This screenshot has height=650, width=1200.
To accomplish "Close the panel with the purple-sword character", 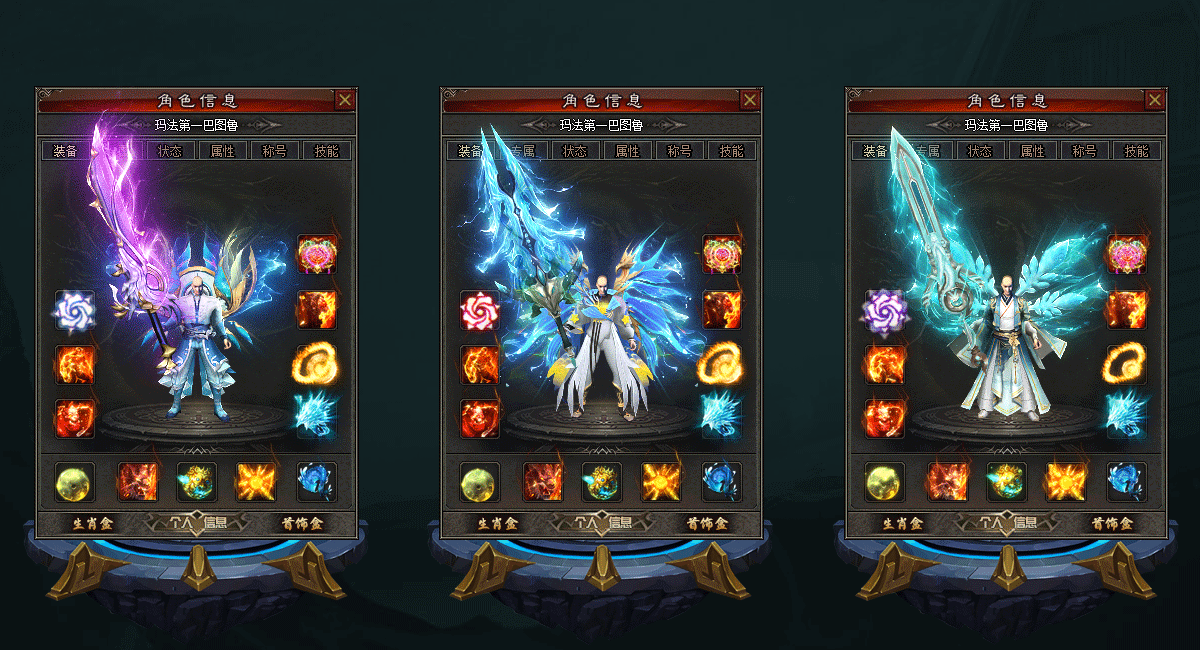I will (344, 100).
